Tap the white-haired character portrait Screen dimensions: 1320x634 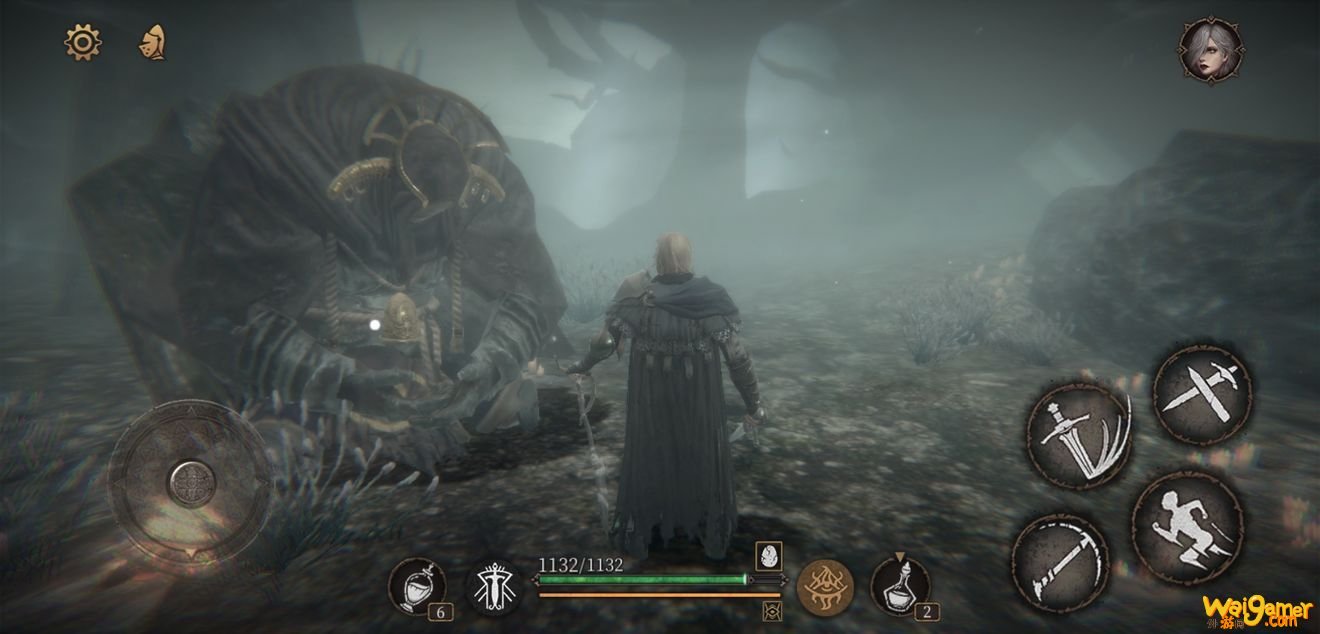pyautogui.click(x=1210, y=50)
